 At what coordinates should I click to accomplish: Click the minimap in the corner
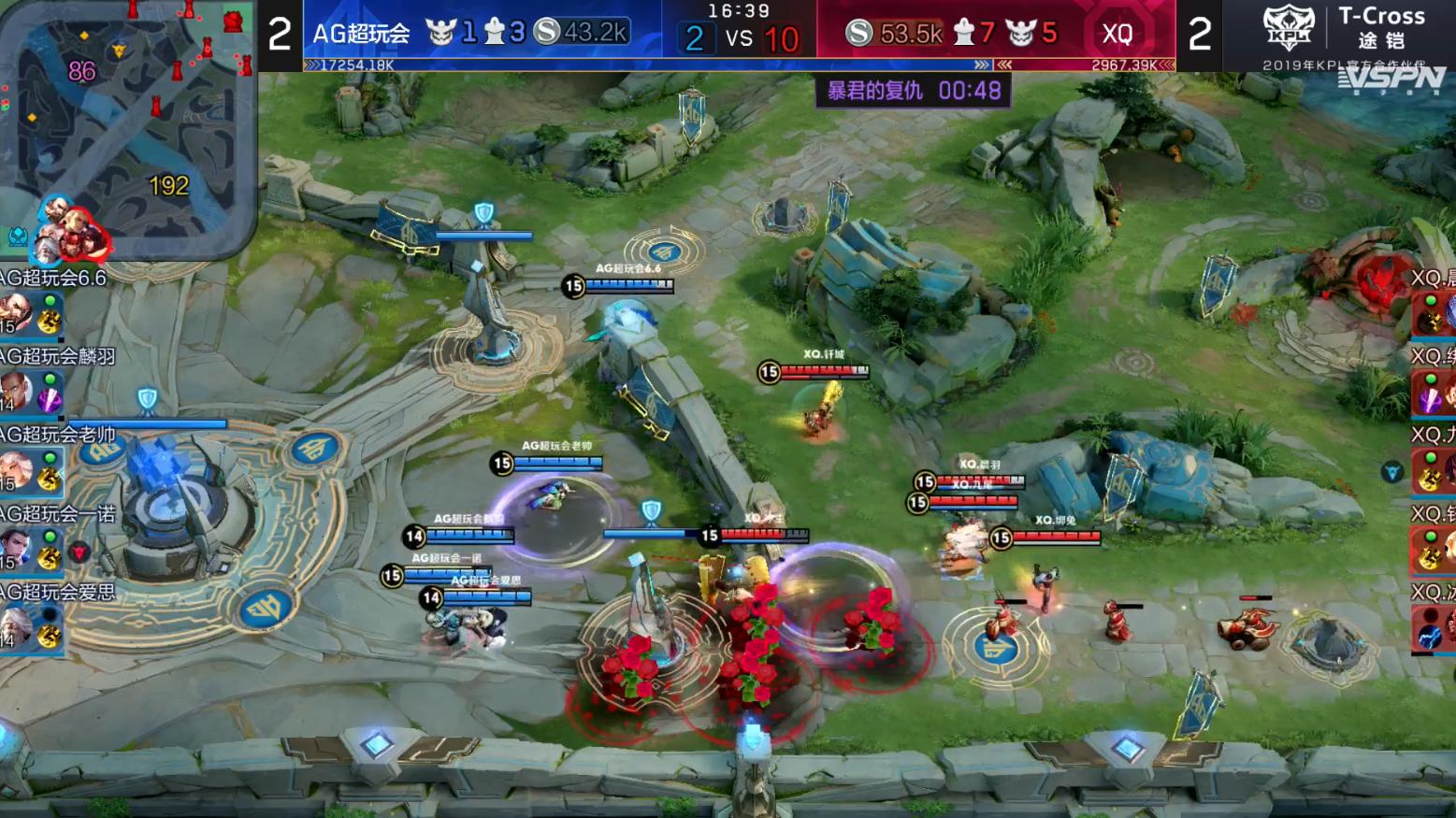(x=126, y=122)
